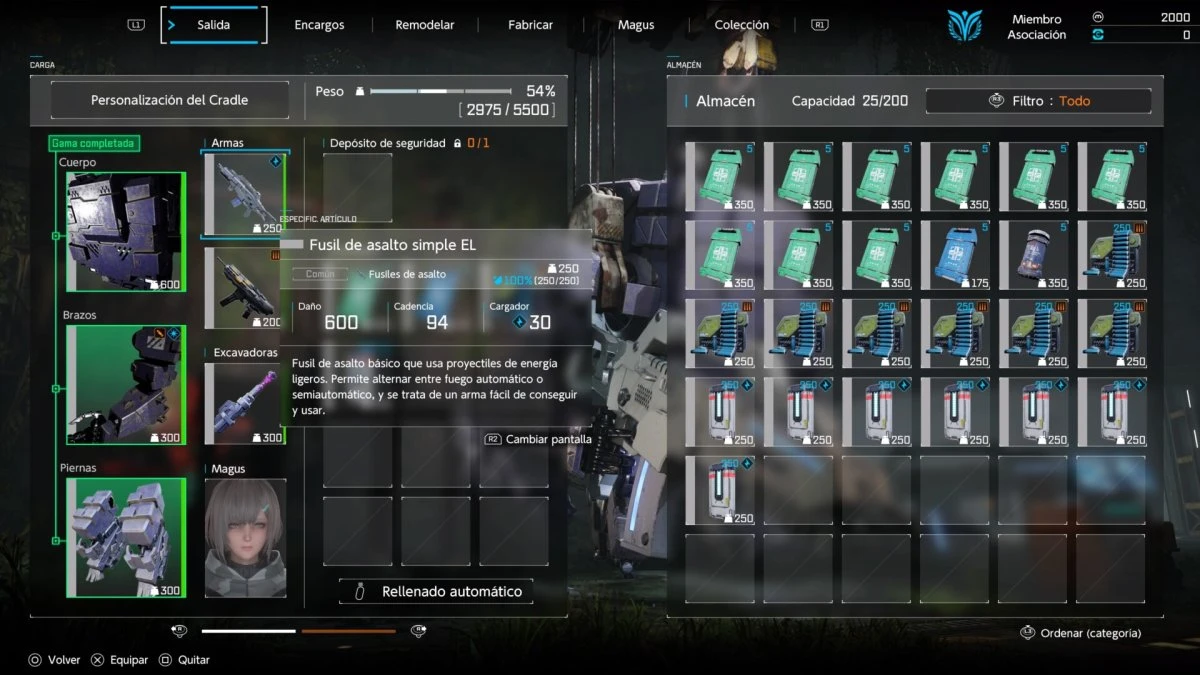Select the Cuerpo body part slot

125,232
